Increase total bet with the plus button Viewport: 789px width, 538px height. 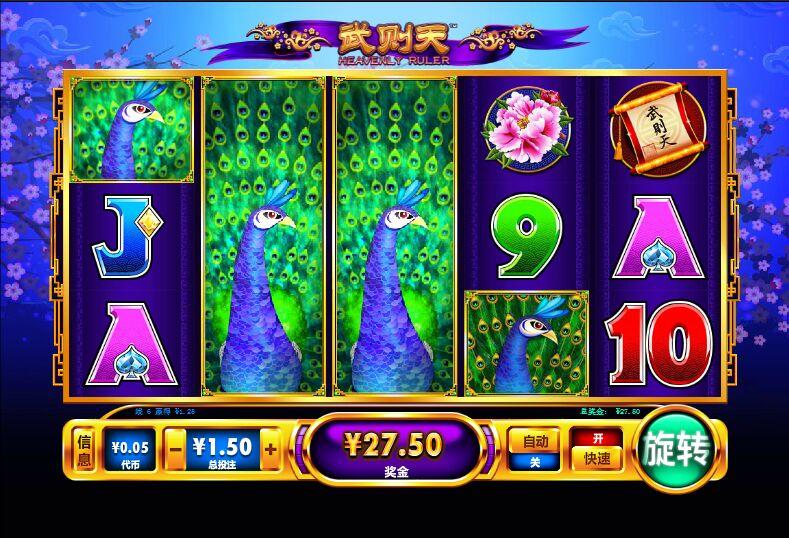point(270,450)
